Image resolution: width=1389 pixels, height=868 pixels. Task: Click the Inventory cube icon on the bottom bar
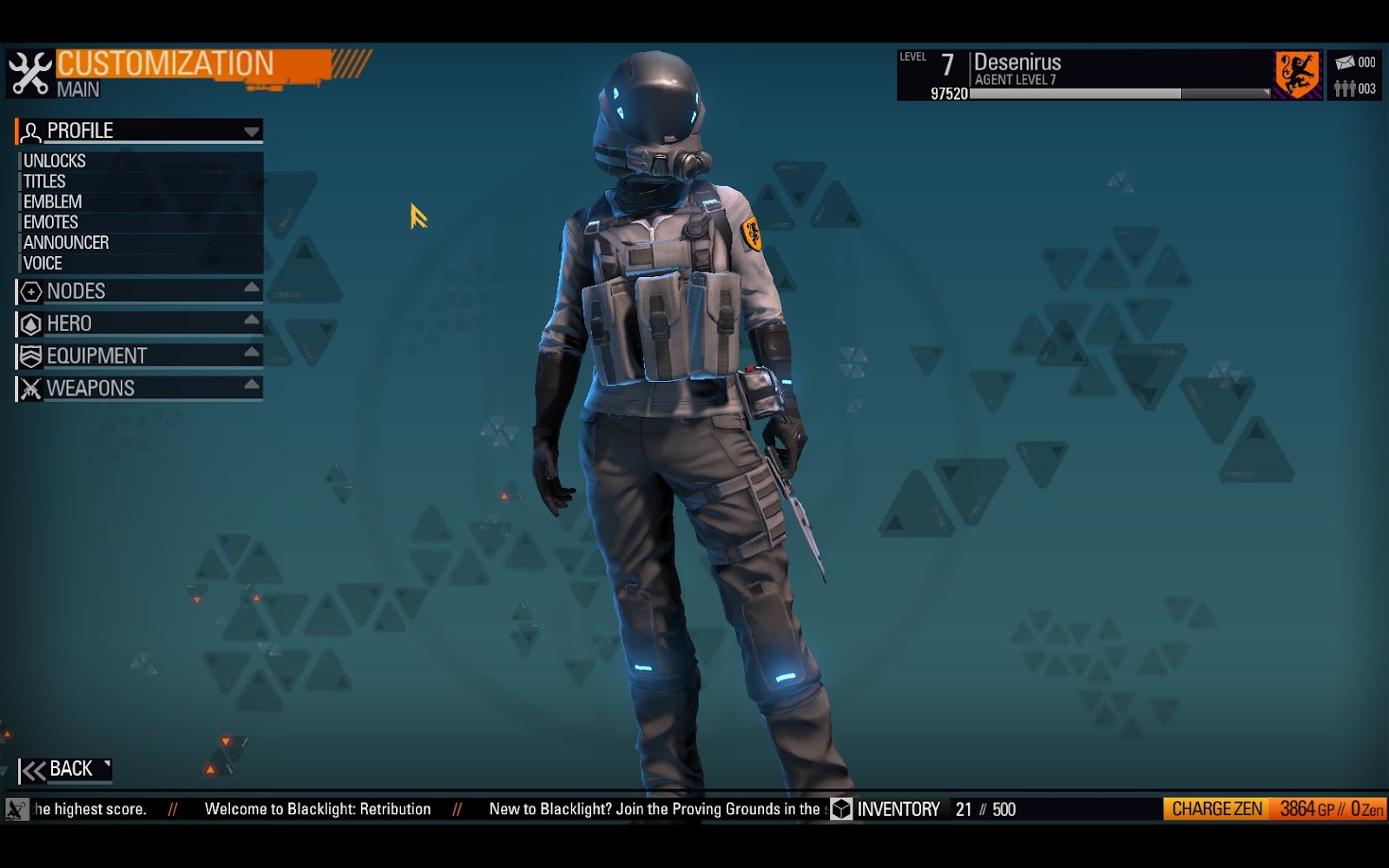pyautogui.click(x=839, y=808)
